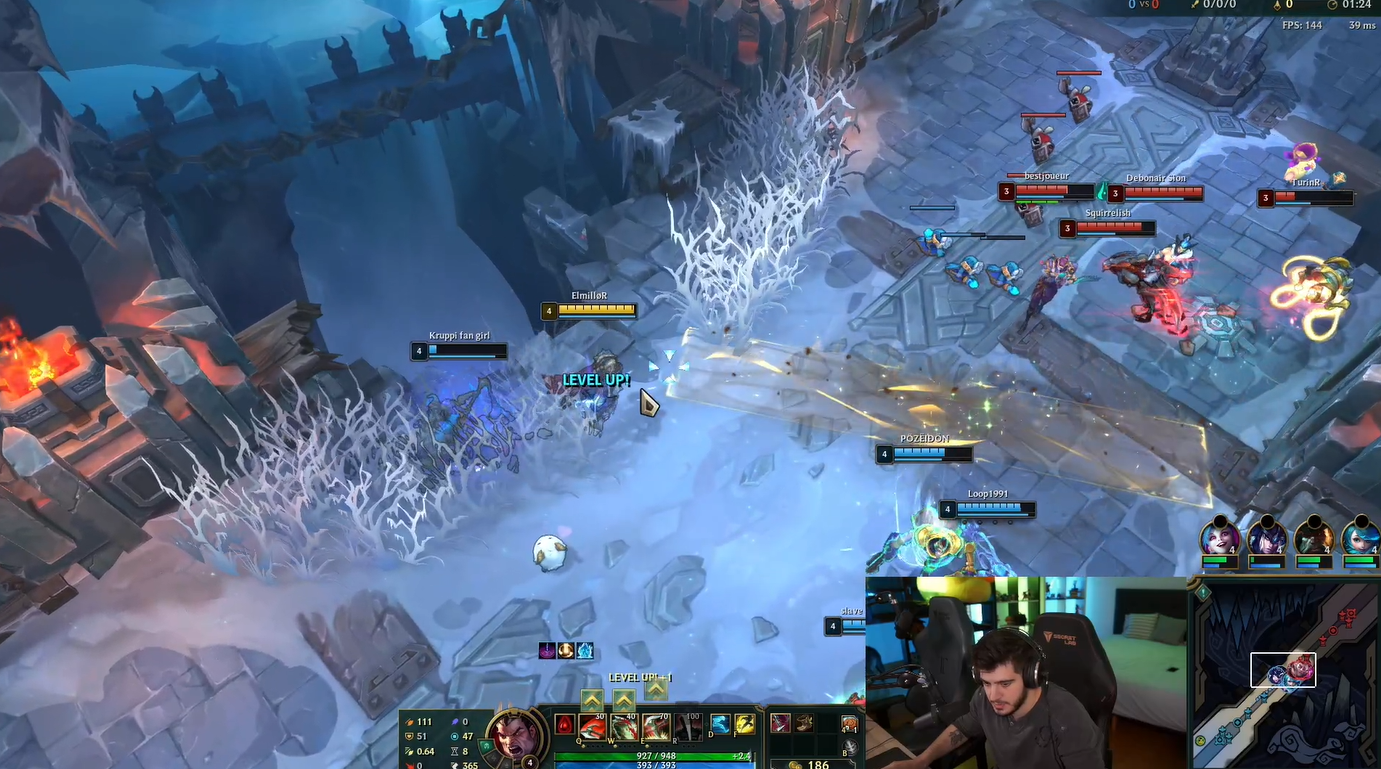The height and width of the screenshot is (769, 1381).
Task: Click the red blood-drop passive icon
Action: tap(564, 724)
